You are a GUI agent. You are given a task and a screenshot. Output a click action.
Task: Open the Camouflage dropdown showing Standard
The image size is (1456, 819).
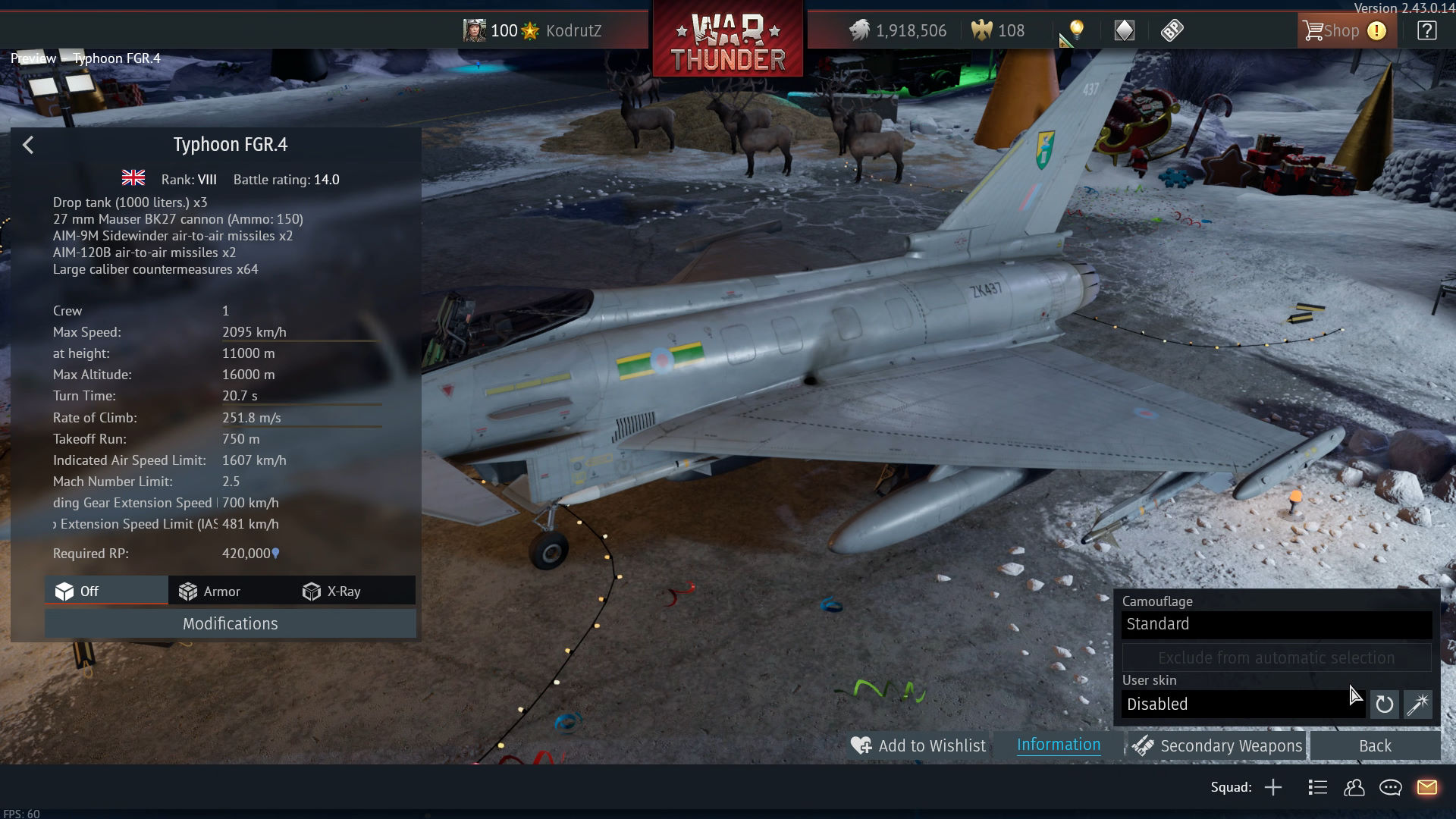(x=1276, y=624)
